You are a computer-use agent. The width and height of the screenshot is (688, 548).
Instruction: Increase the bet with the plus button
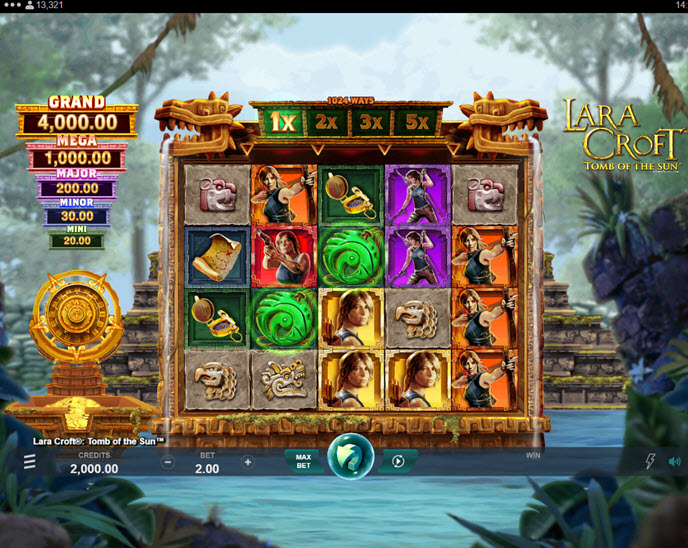click(248, 463)
